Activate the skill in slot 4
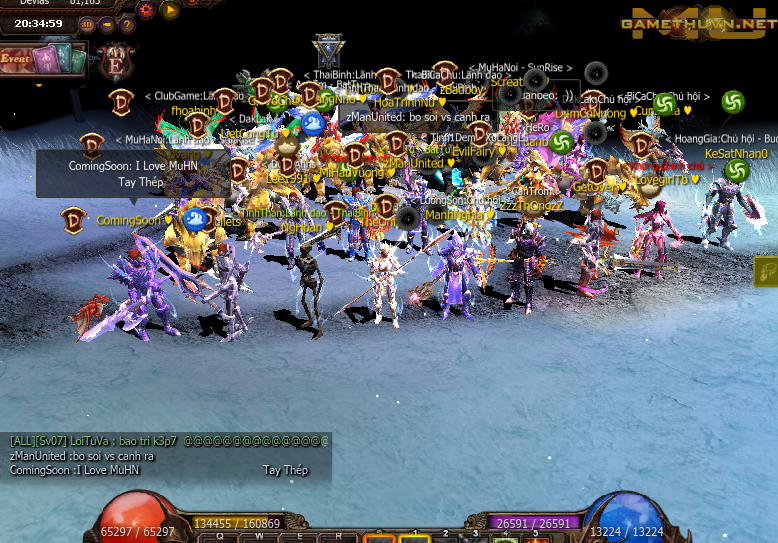Image resolution: width=778 pixels, height=543 pixels. coord(507,538)
